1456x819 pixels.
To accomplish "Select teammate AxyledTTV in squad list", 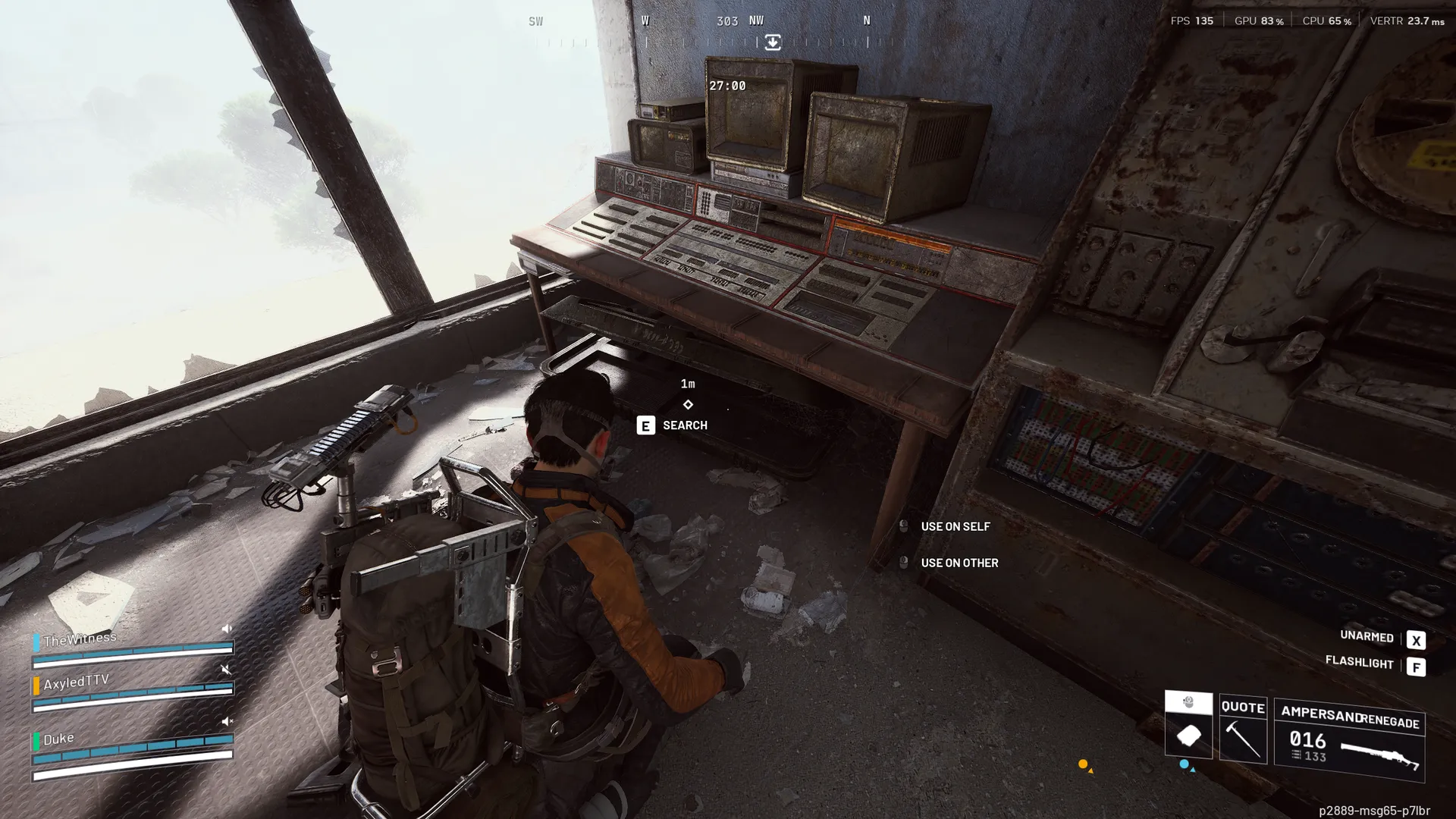I will click(x=76, y=682).
